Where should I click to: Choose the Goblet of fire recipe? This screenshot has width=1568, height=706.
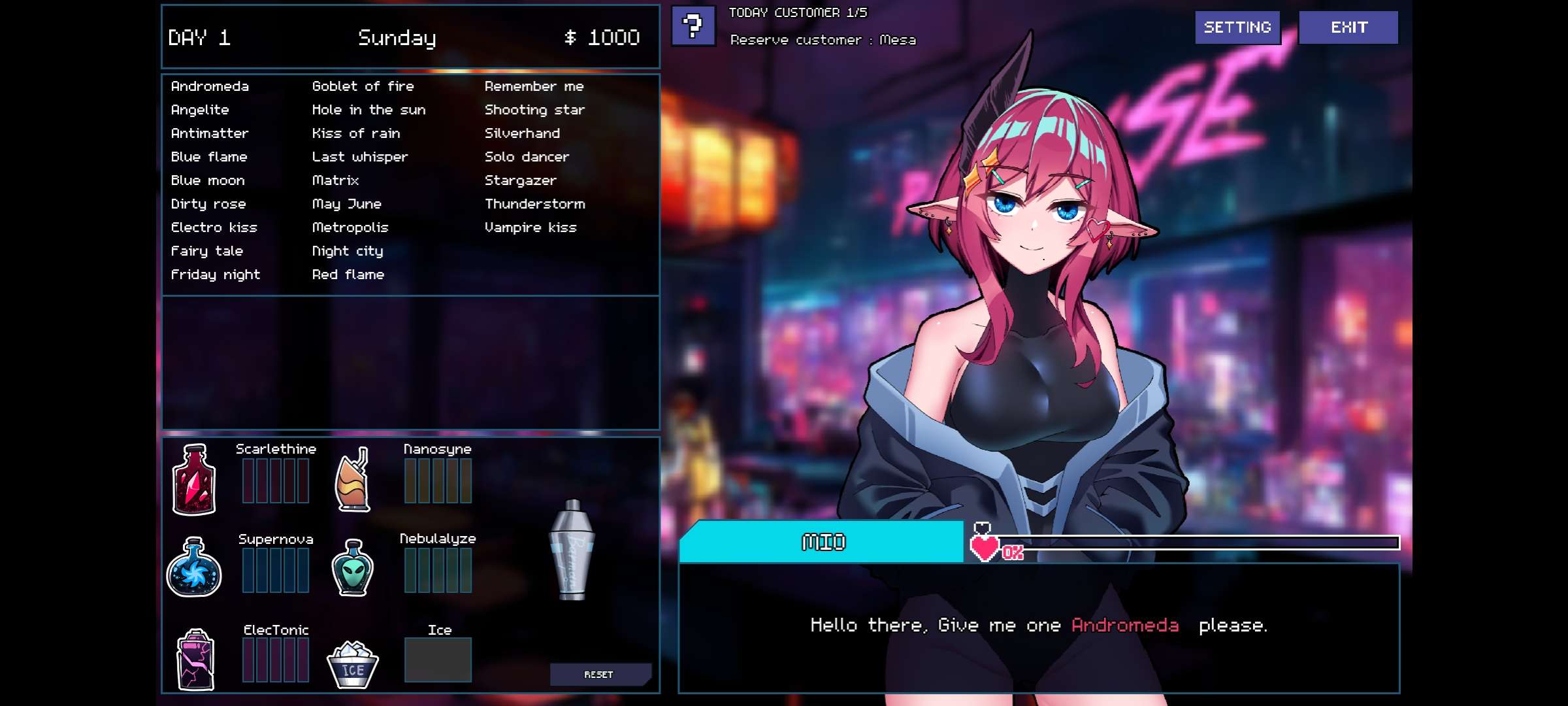pyautogui.click(x=363, y=86)
